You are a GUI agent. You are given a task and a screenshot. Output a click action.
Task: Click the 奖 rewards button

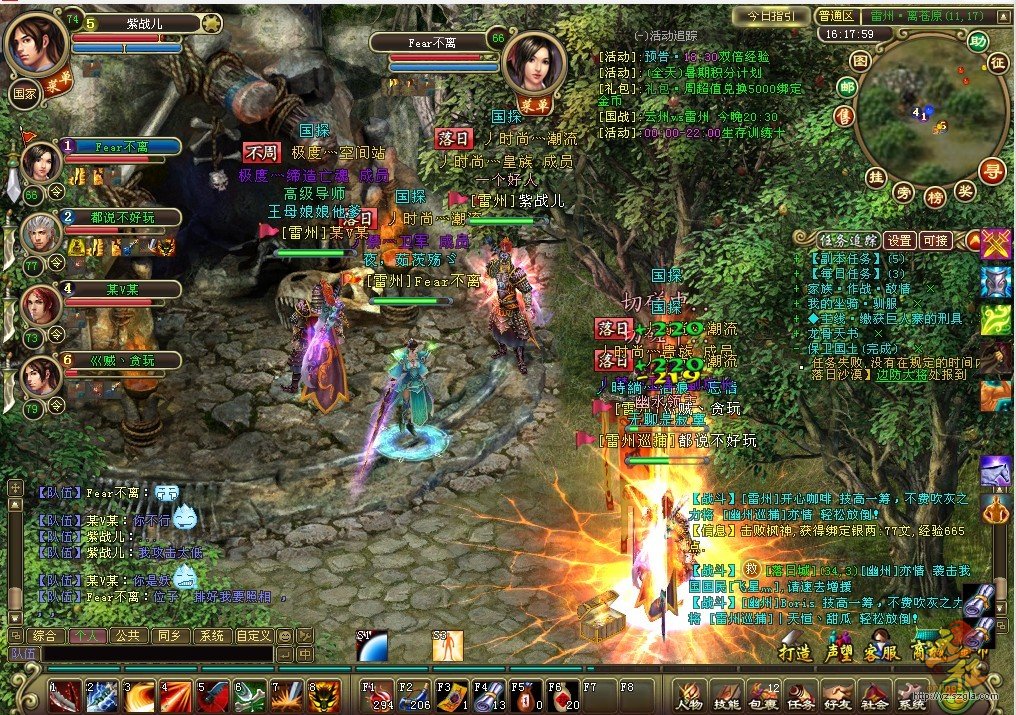point(965,191)
